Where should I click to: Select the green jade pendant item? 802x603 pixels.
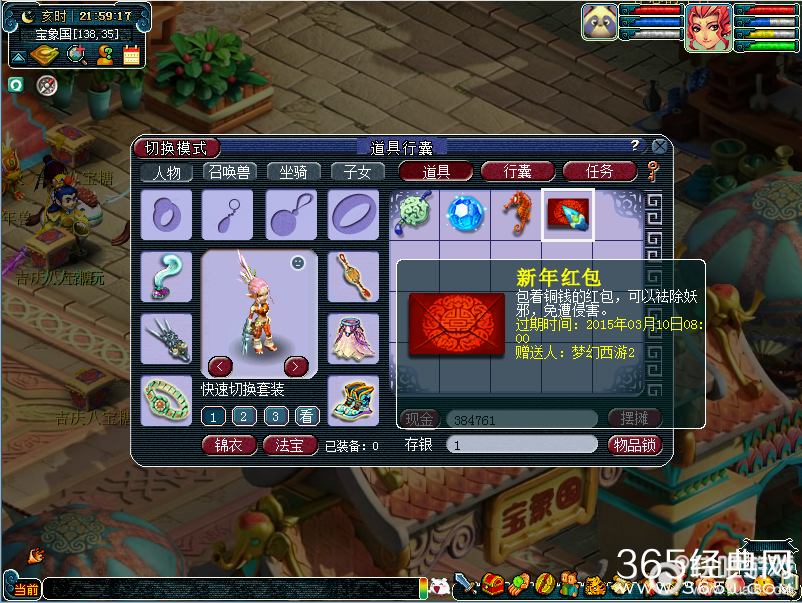tap(413, 214)
